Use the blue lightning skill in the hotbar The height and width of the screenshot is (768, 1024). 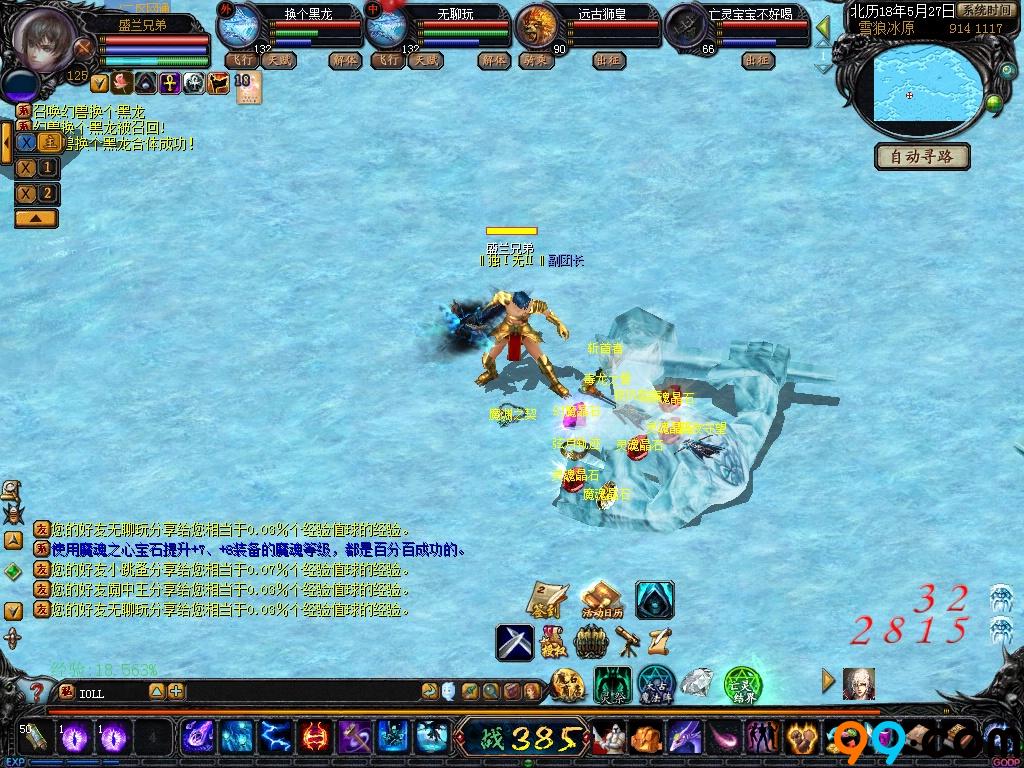[274, 738]
